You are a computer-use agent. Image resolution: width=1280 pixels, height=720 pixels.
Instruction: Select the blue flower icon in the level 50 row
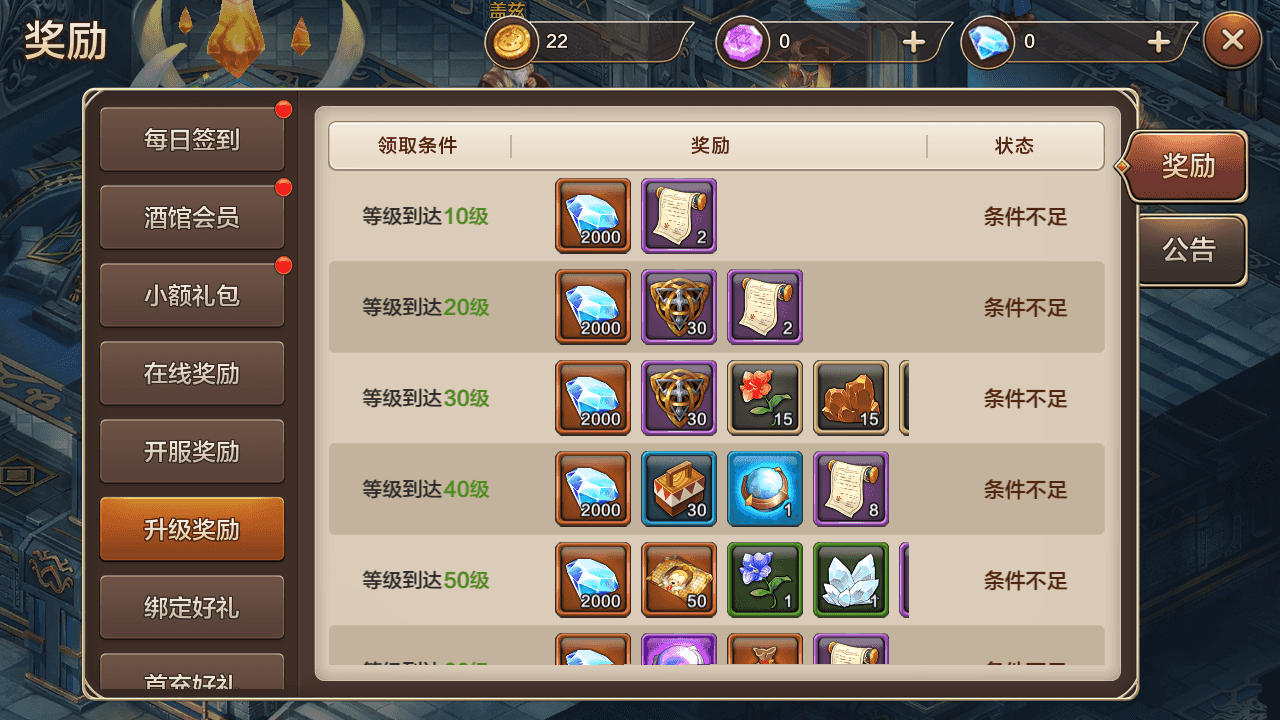(765, 580)
